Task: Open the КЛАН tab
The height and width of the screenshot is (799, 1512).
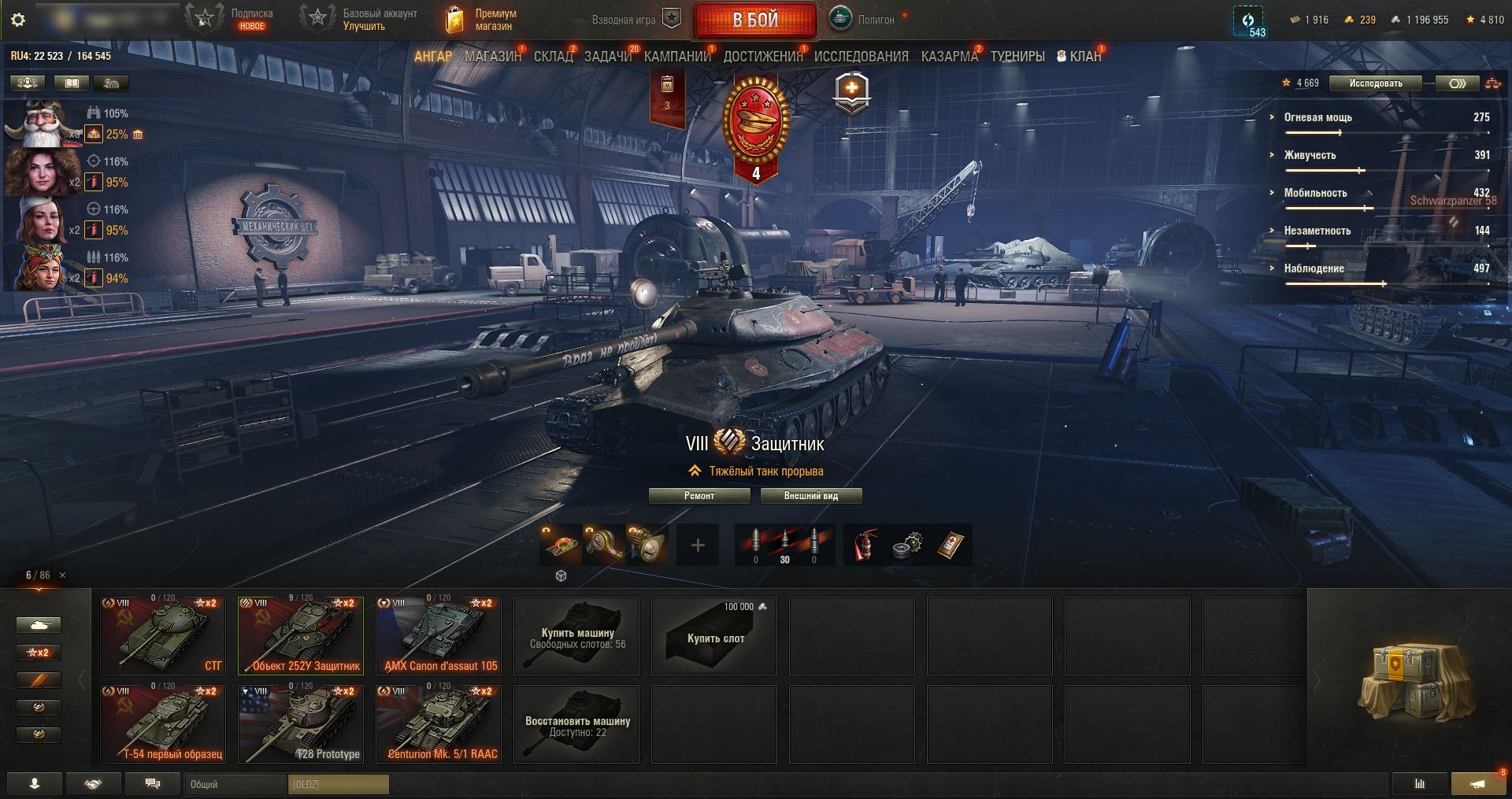Action: (1080, 57)
